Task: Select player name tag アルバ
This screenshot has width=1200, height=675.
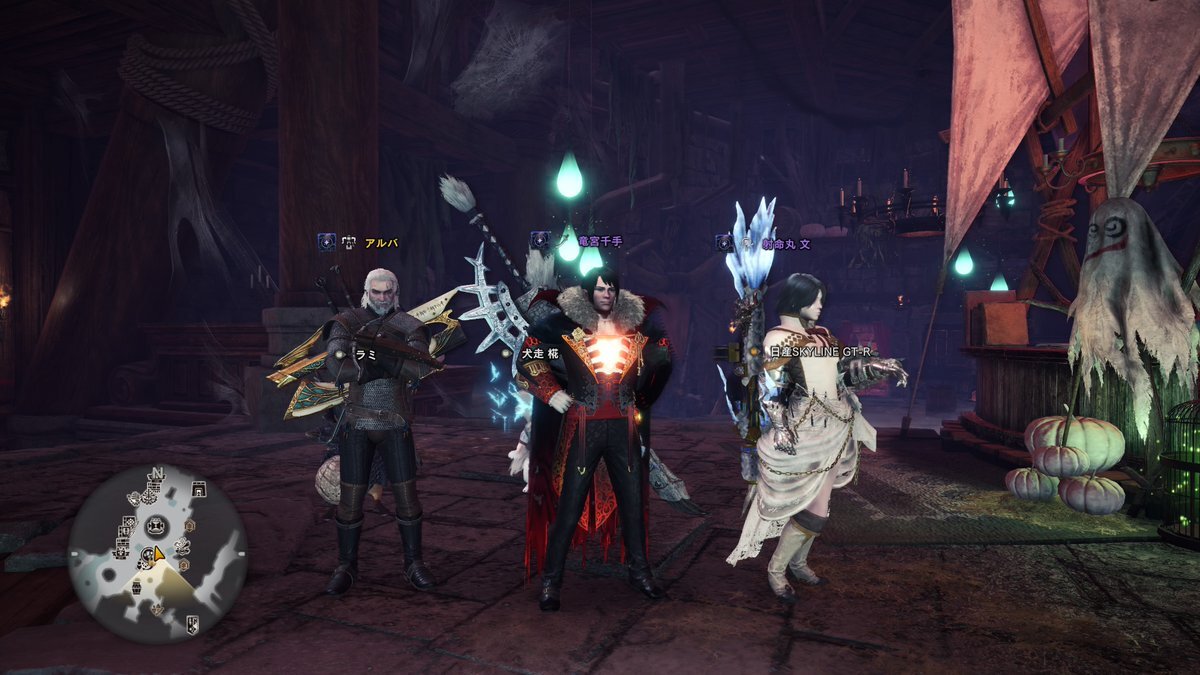Action: pyautogui.click(x=382, y=242)
